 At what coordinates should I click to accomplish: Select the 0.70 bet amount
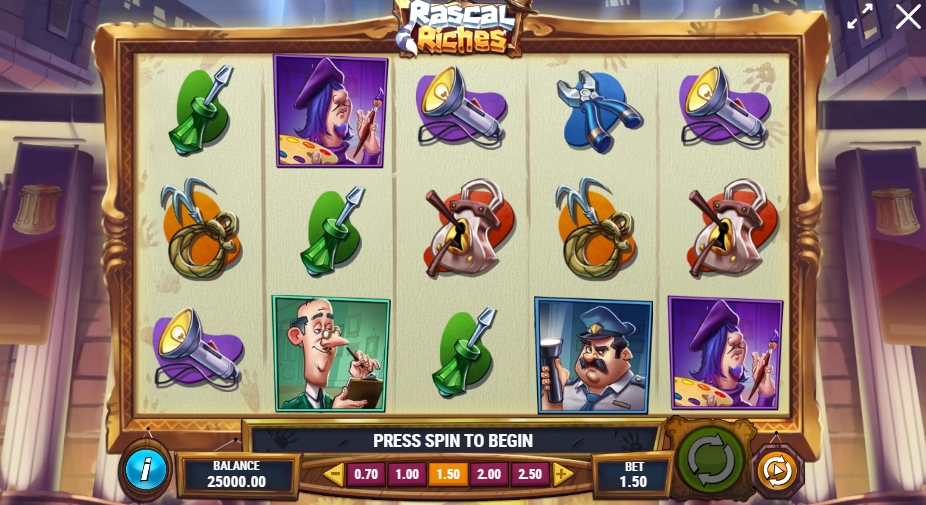pyautogui.click(x=366, y=474)
